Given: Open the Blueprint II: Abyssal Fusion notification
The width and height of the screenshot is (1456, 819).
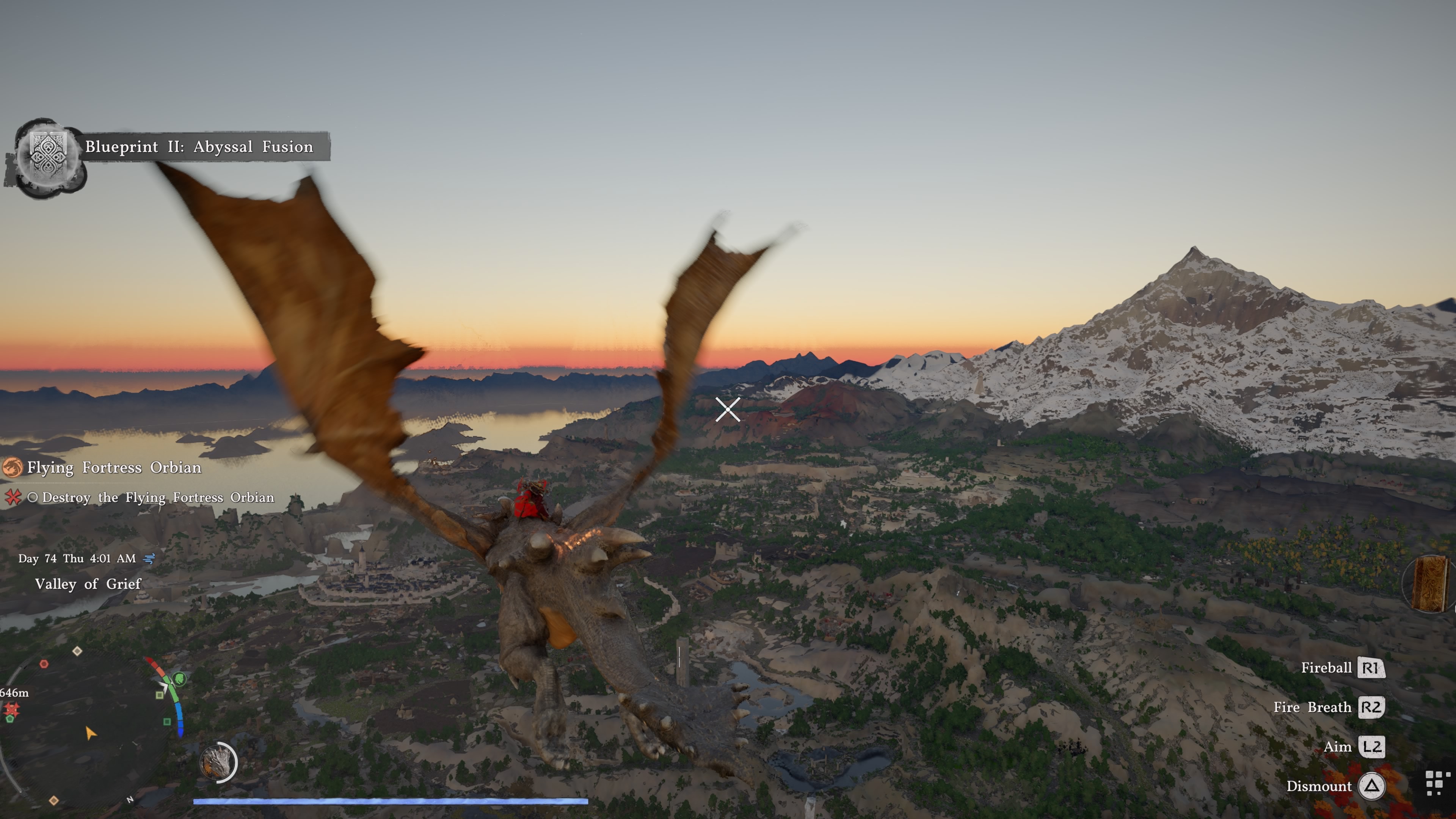Looking at the screenshot, I should tap(199, 147).
